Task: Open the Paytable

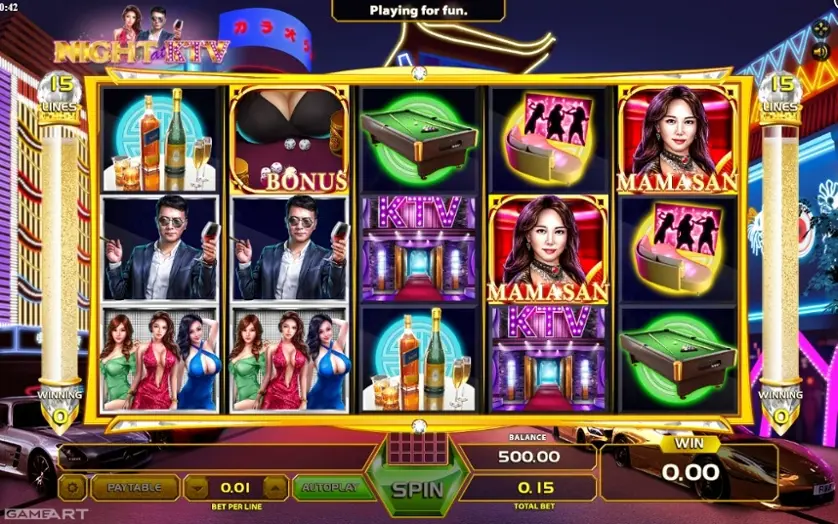Action: pyautogui.click(x=135, y=488)
